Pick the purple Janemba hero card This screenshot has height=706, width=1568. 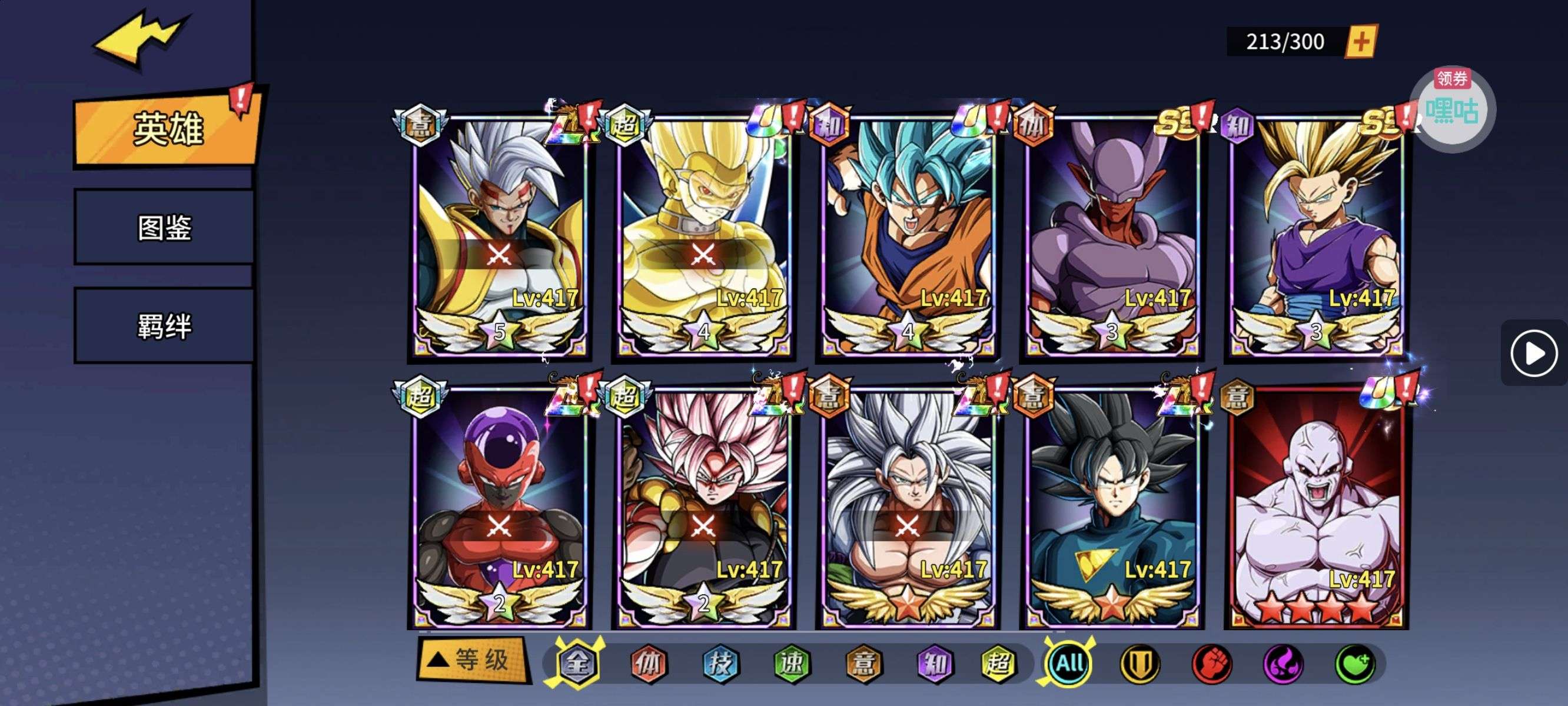[1111, 237]
